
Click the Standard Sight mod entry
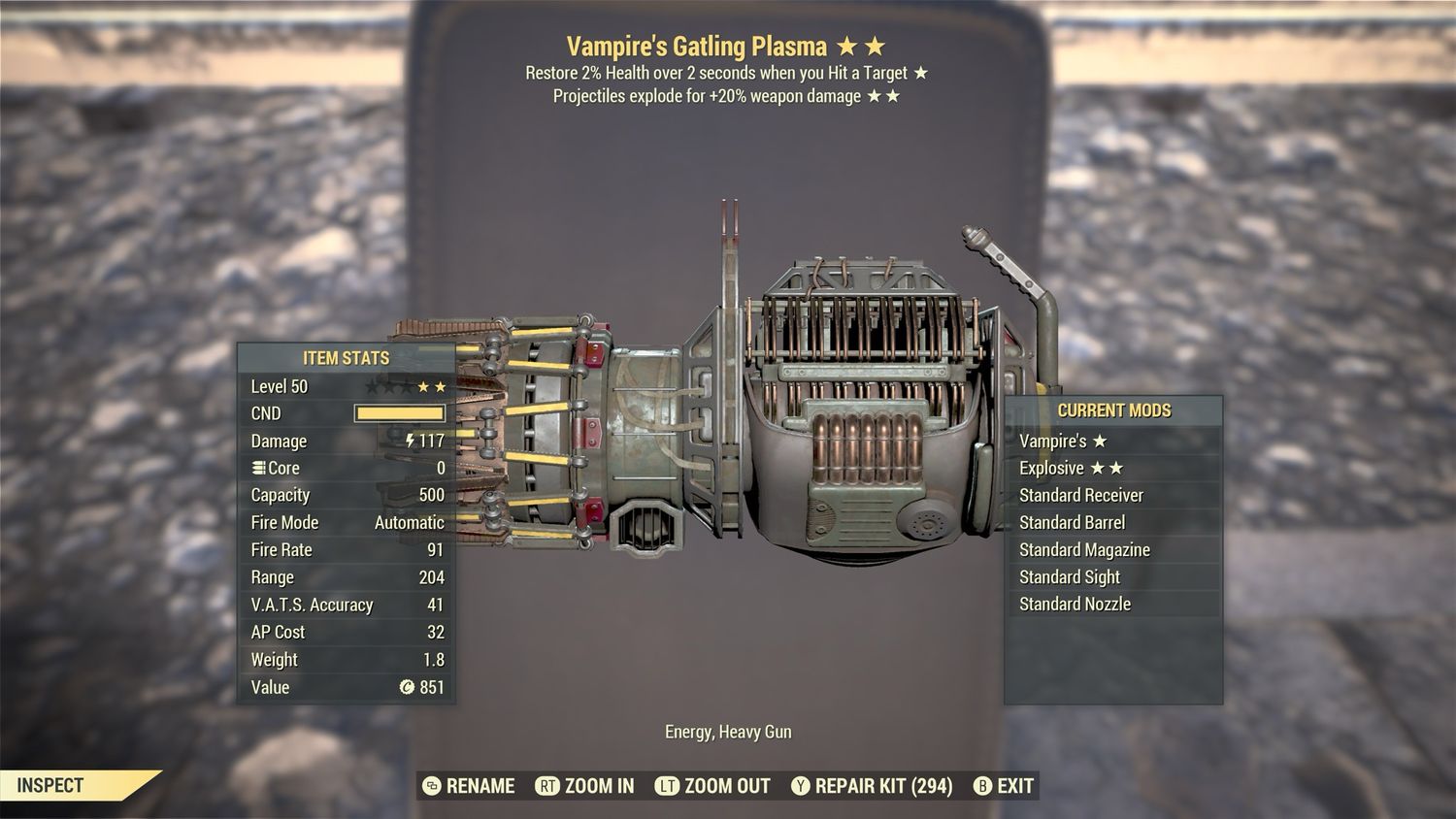pyautogui.click(x=1112, y=576)
